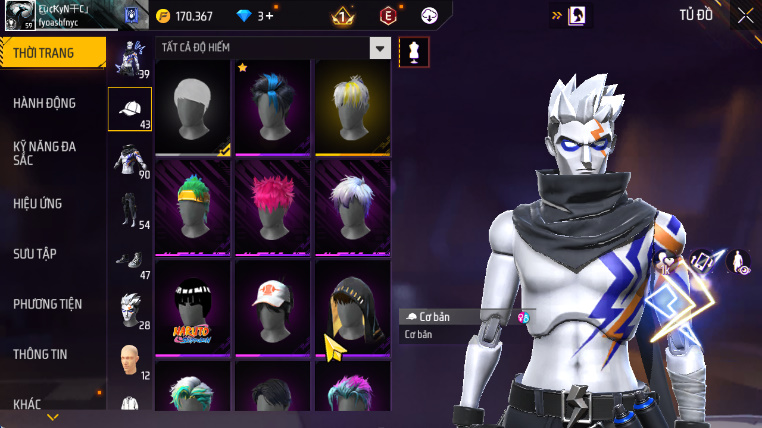Pick the green hair with yellow headband
Image resolution: width=762 pixels, height=428 pixels.
193,207
